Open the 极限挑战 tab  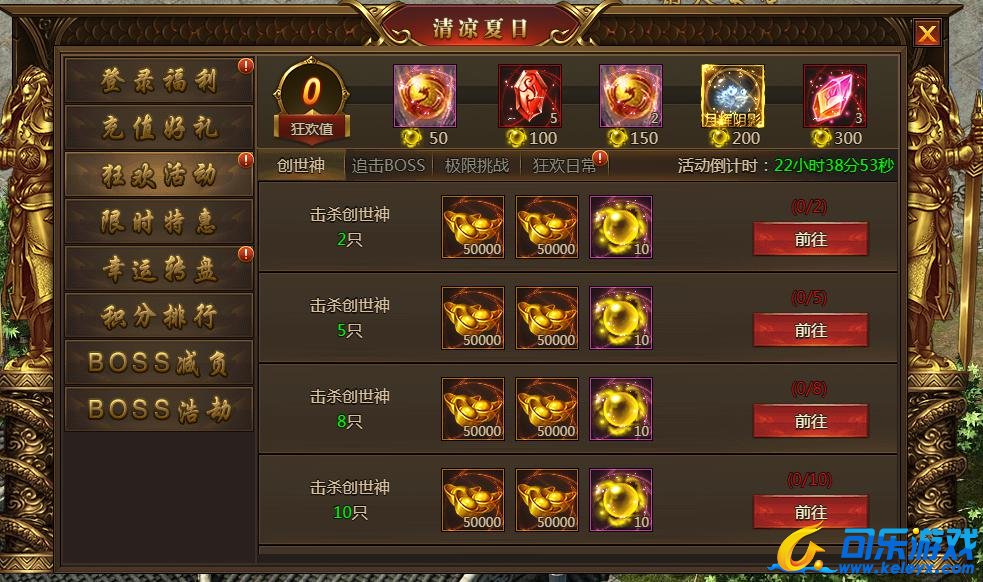[x=477, y=165]
